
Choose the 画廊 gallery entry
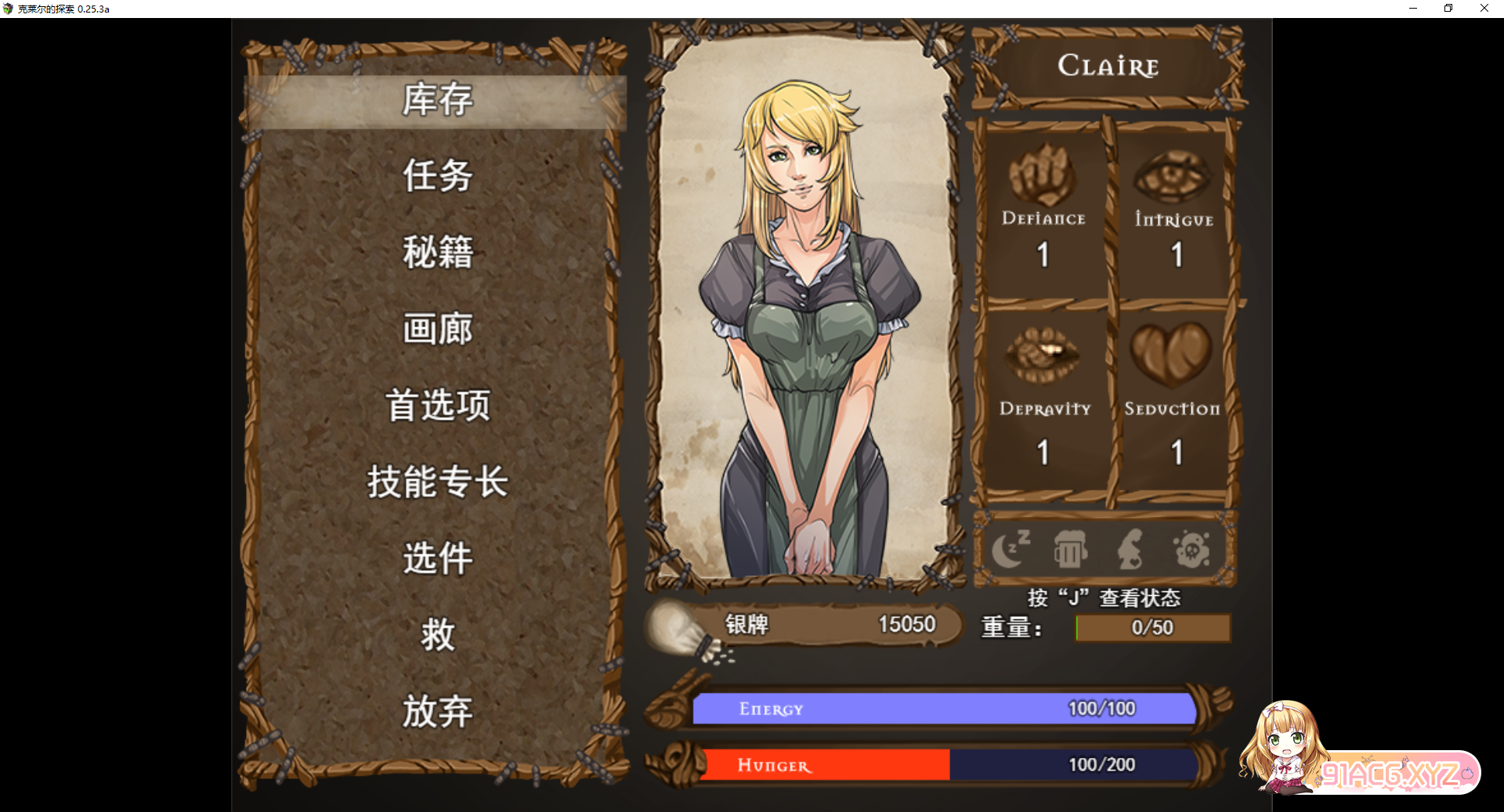(437, 329)
